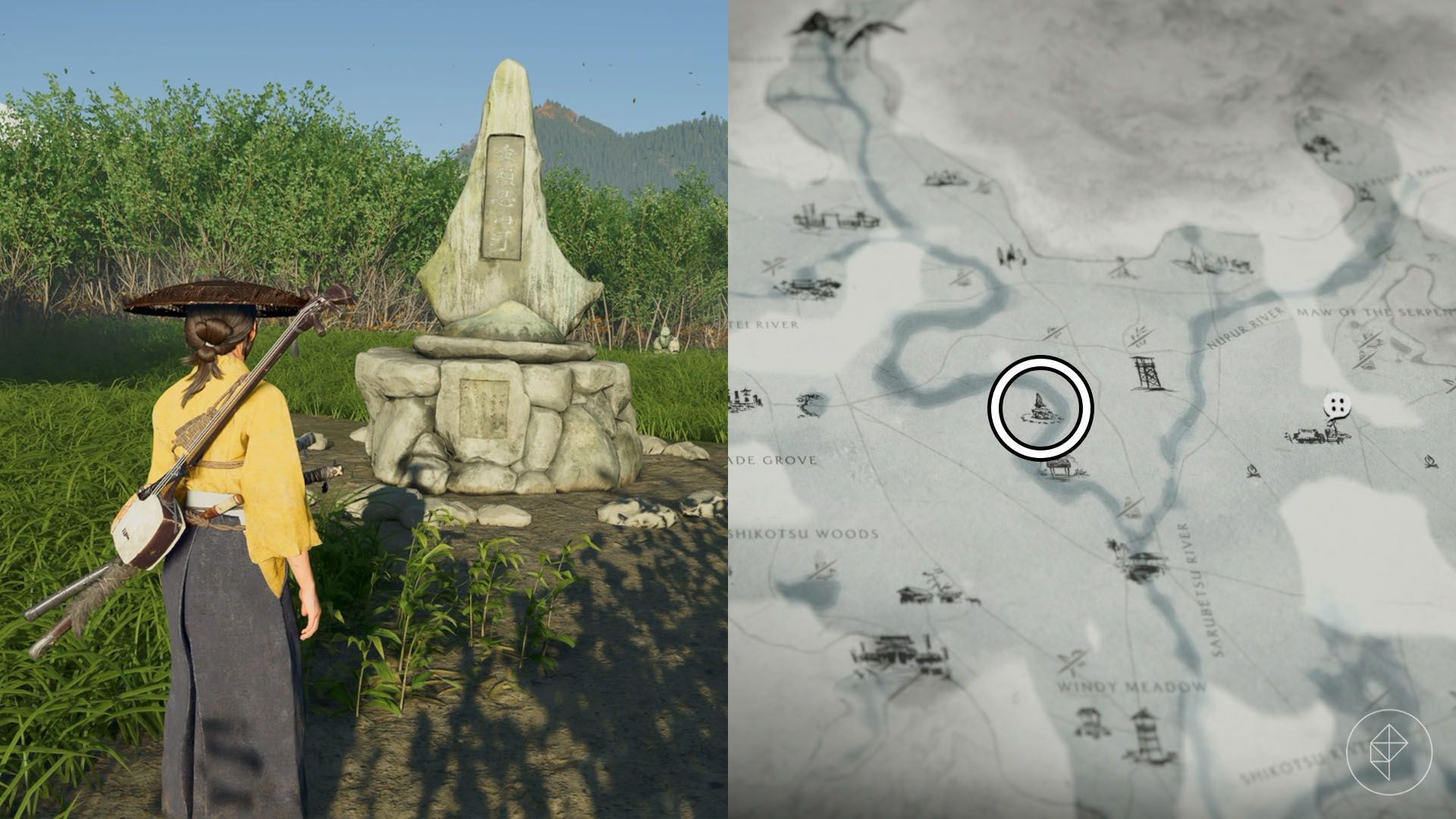
Task: Click the watchtower marker beside Nupur River
Action: pyautogui.click(x=1146, y=374)
